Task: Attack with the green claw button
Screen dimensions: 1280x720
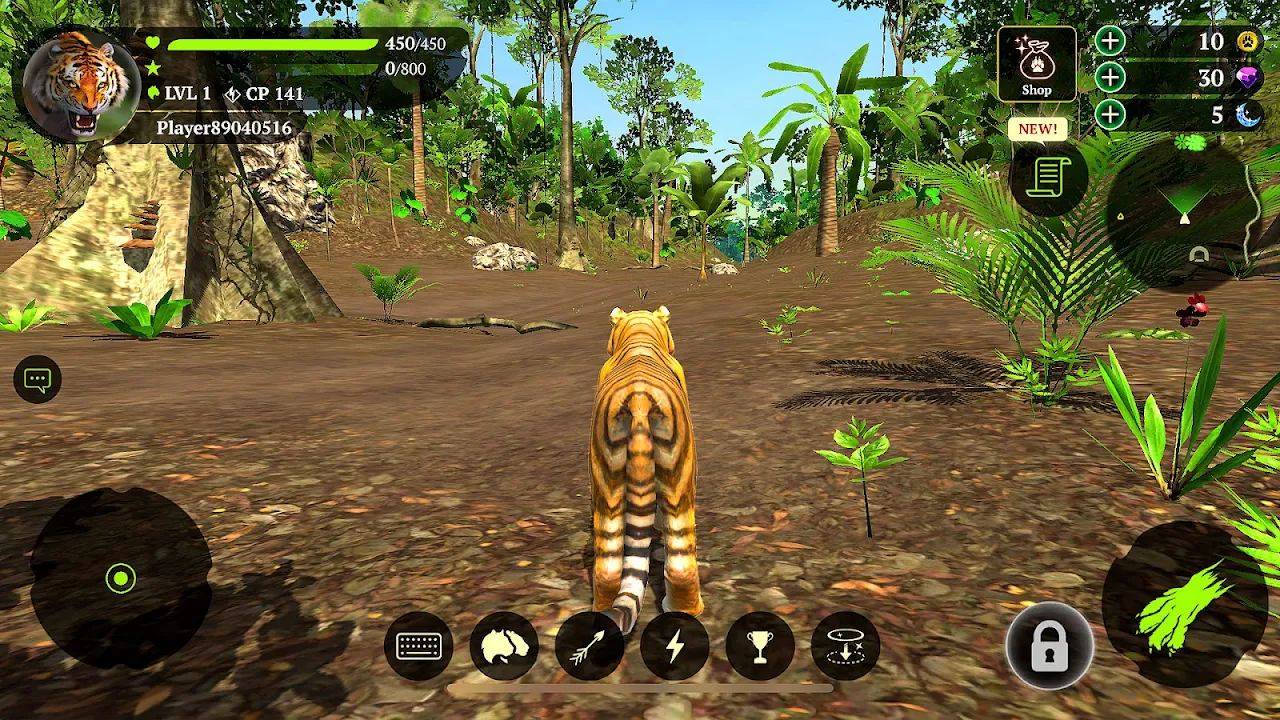Action: pyautogui.click(x=1183, y=605)
